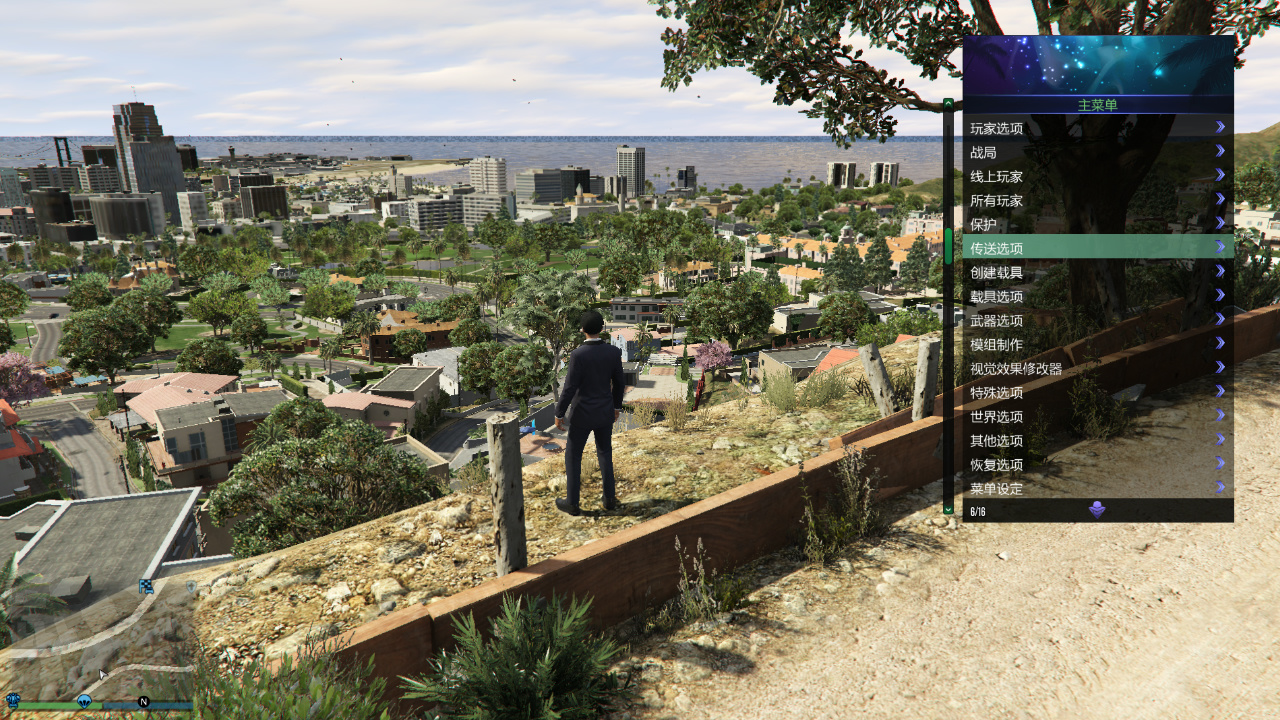Select 其他选项 (Other Options) entry
Screen dimensions: 1280x720
[1097, 440]
